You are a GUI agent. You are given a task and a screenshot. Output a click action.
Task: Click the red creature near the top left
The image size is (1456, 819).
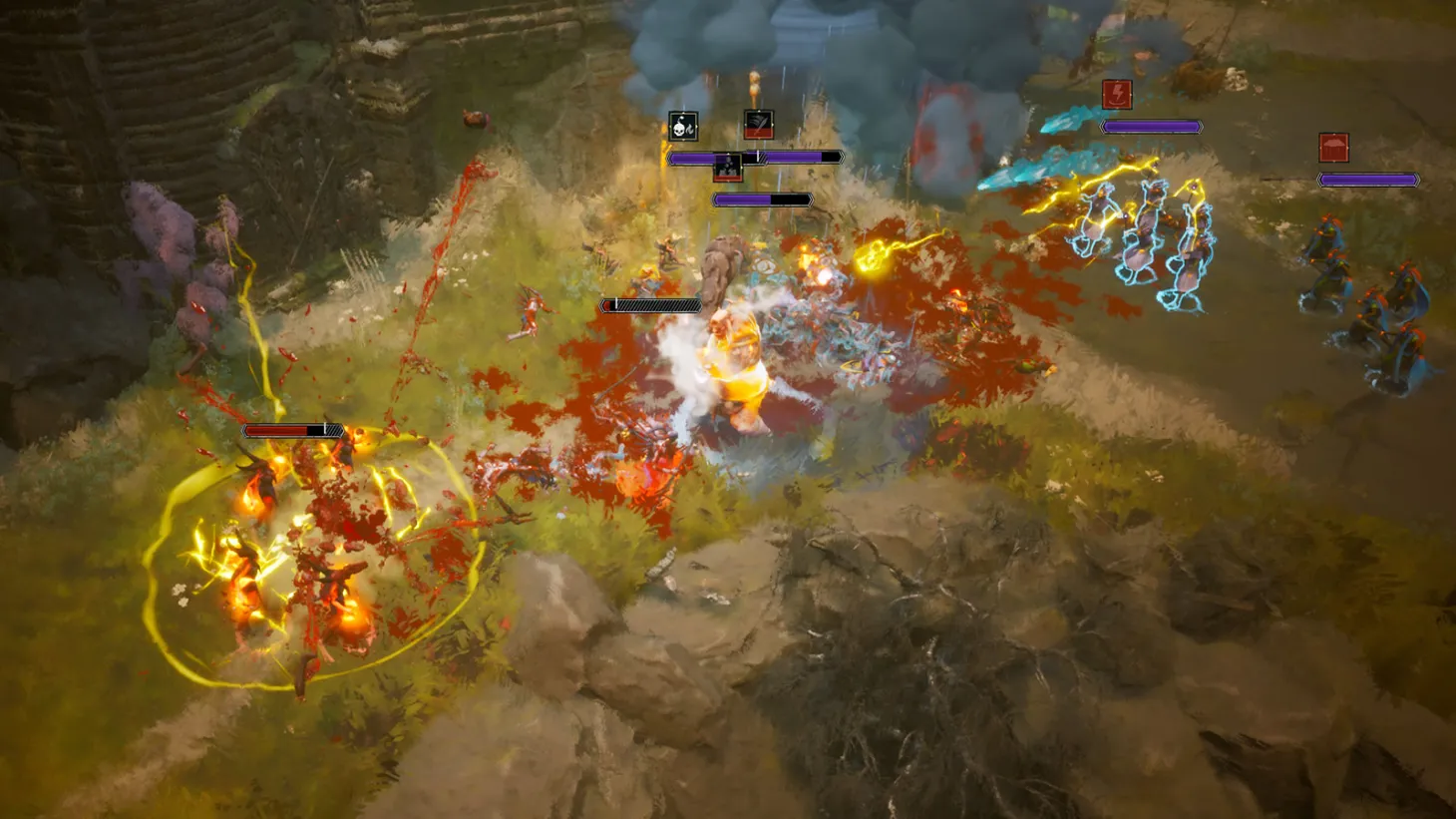(477, 120)
